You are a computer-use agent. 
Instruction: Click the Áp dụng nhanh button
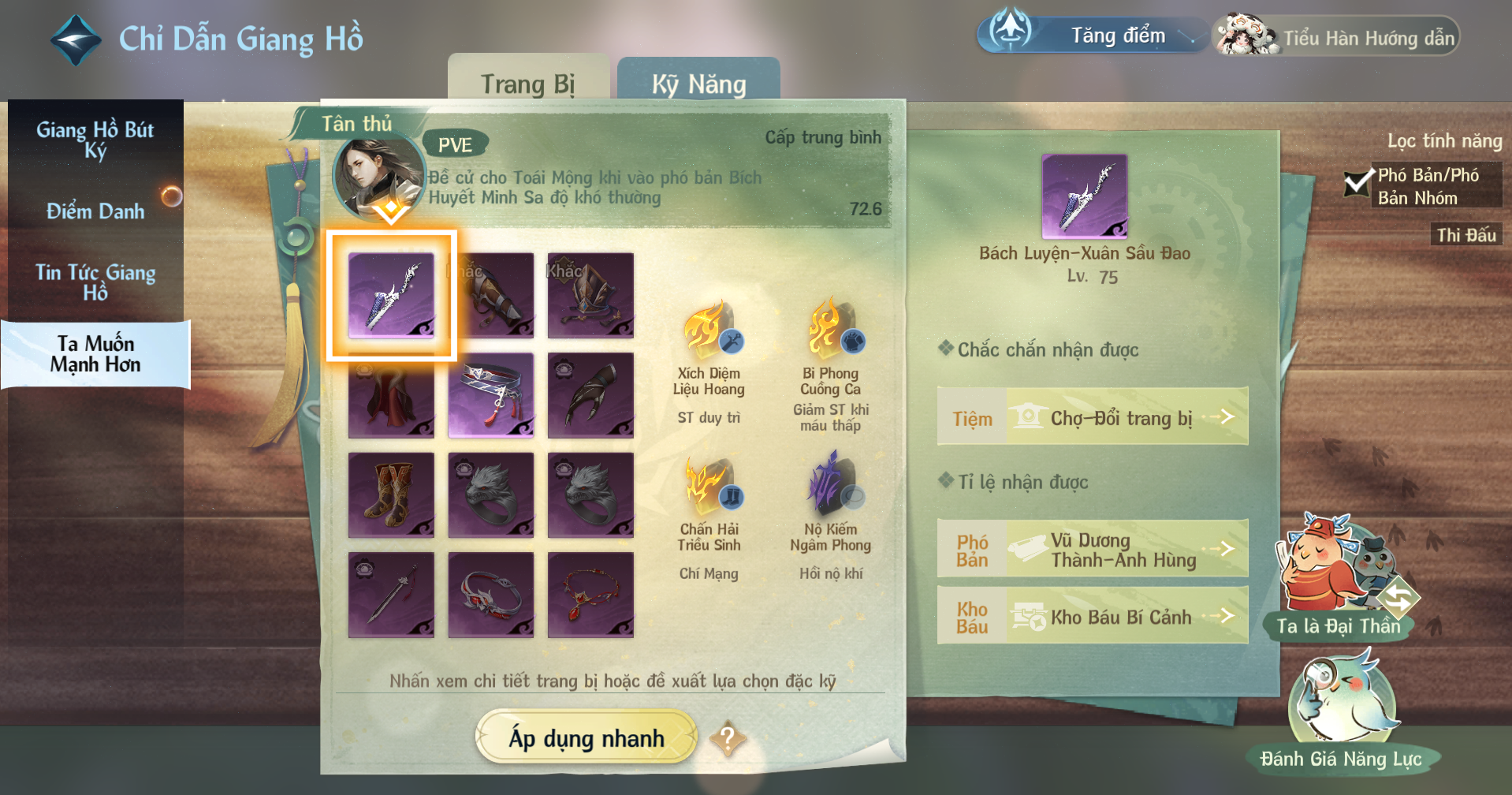click(587, 737)
